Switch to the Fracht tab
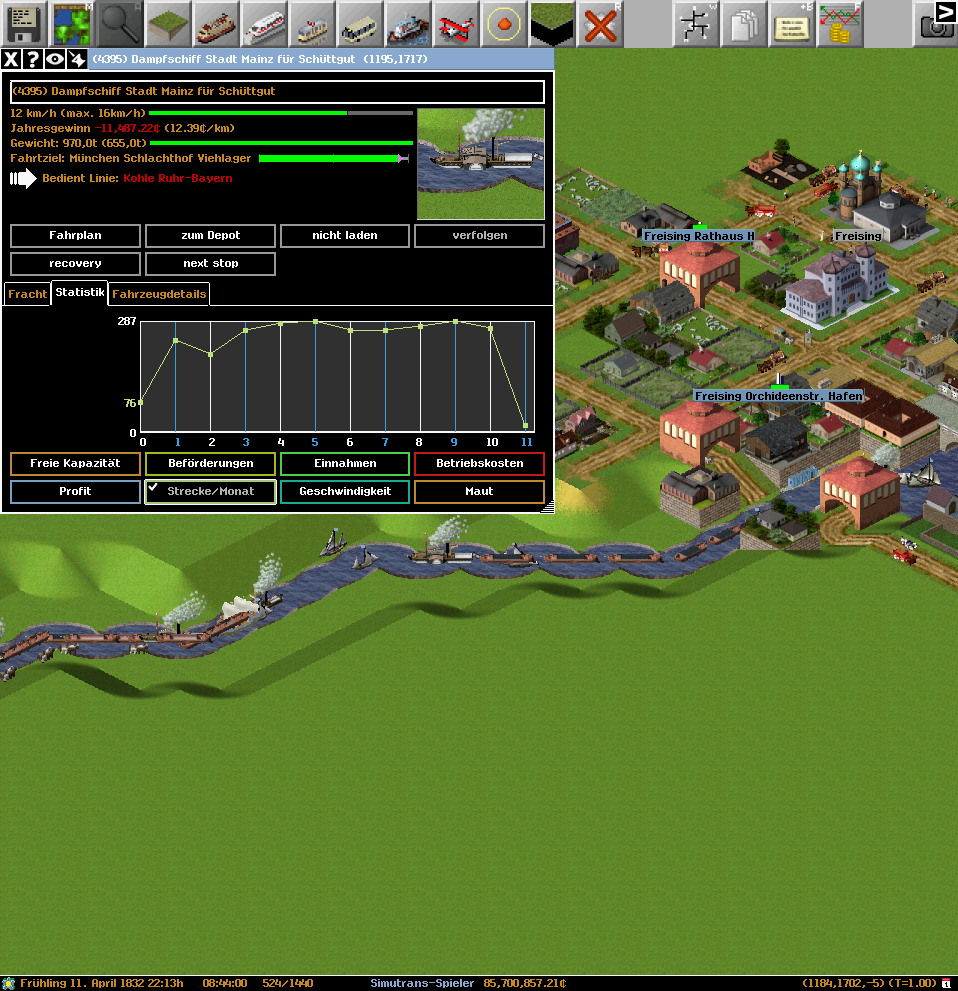This screenshot has width=958, height=991. tap(27, 295)
